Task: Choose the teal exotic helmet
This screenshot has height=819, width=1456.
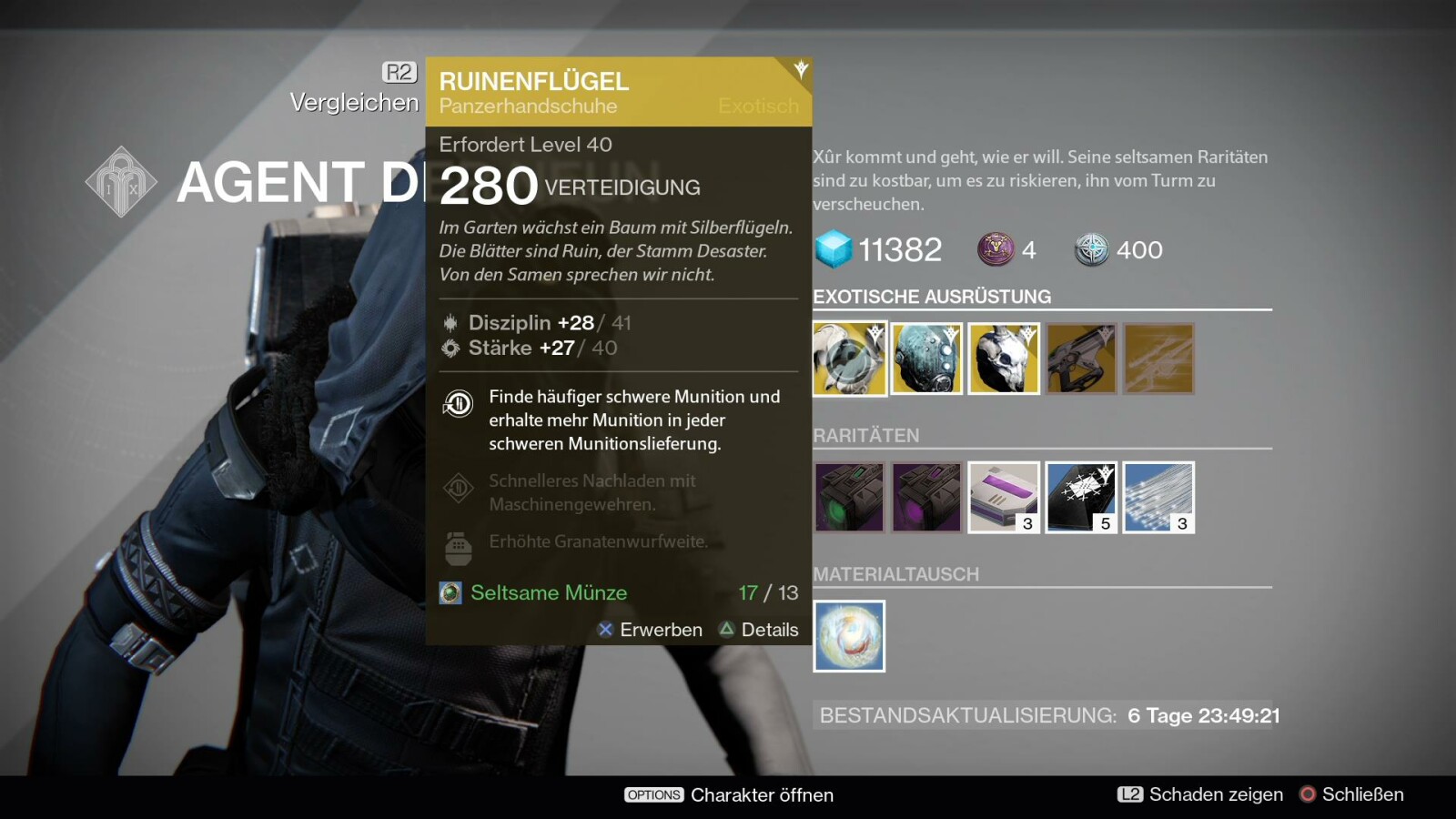Action: pos(926,359)
